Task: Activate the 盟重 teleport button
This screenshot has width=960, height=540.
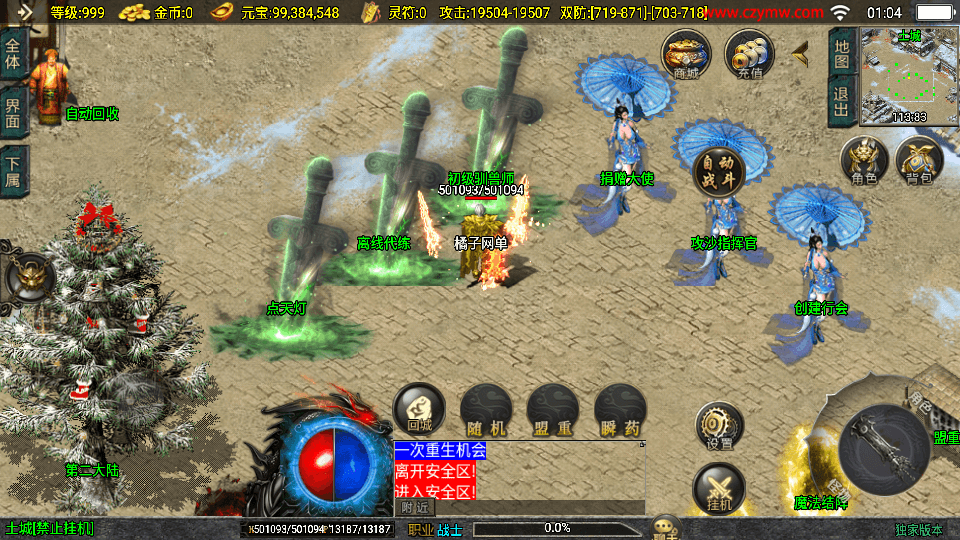Action: tap(552, 410)
